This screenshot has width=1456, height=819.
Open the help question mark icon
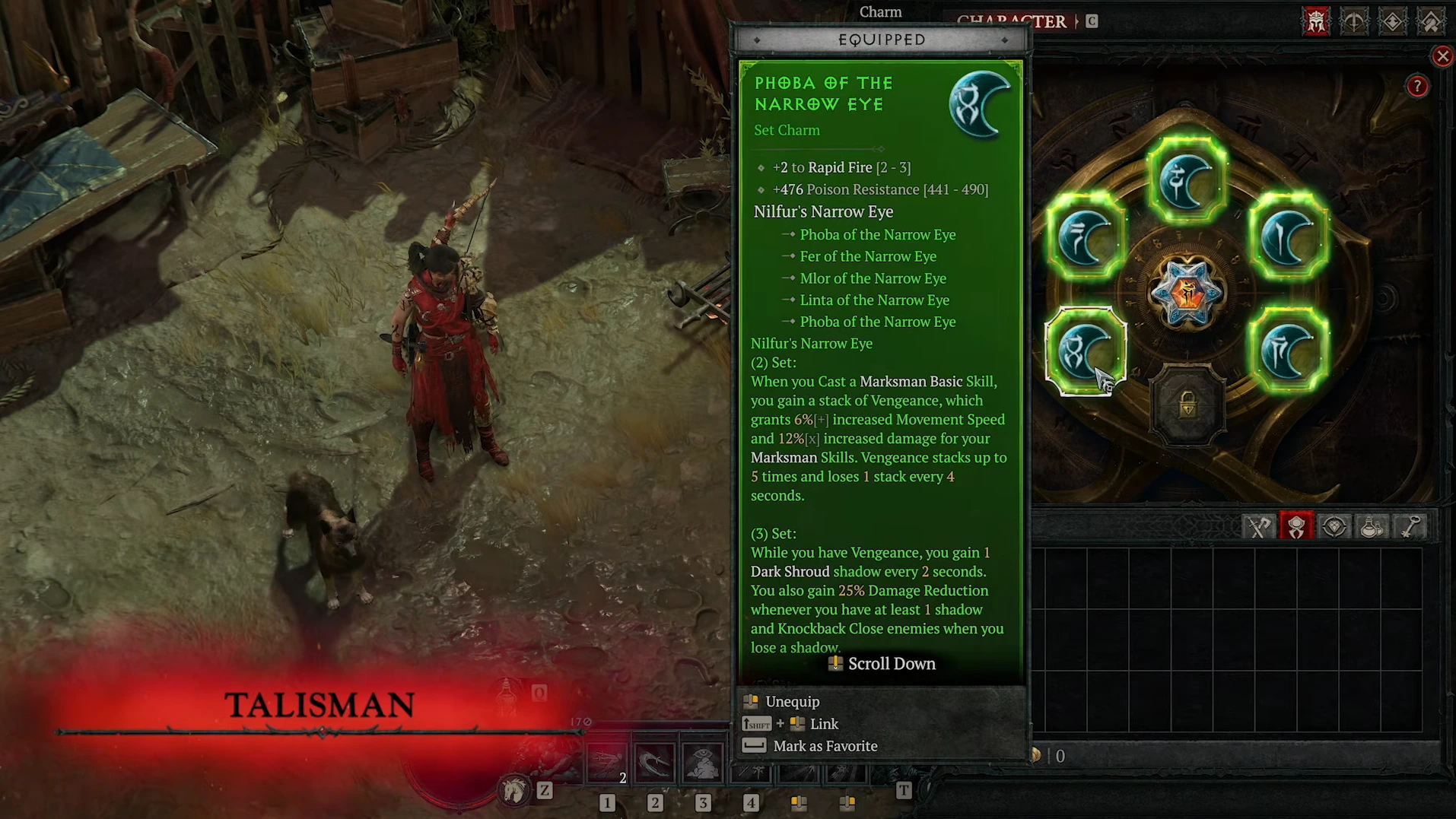pyautogui.click(x=1416, y=86)
